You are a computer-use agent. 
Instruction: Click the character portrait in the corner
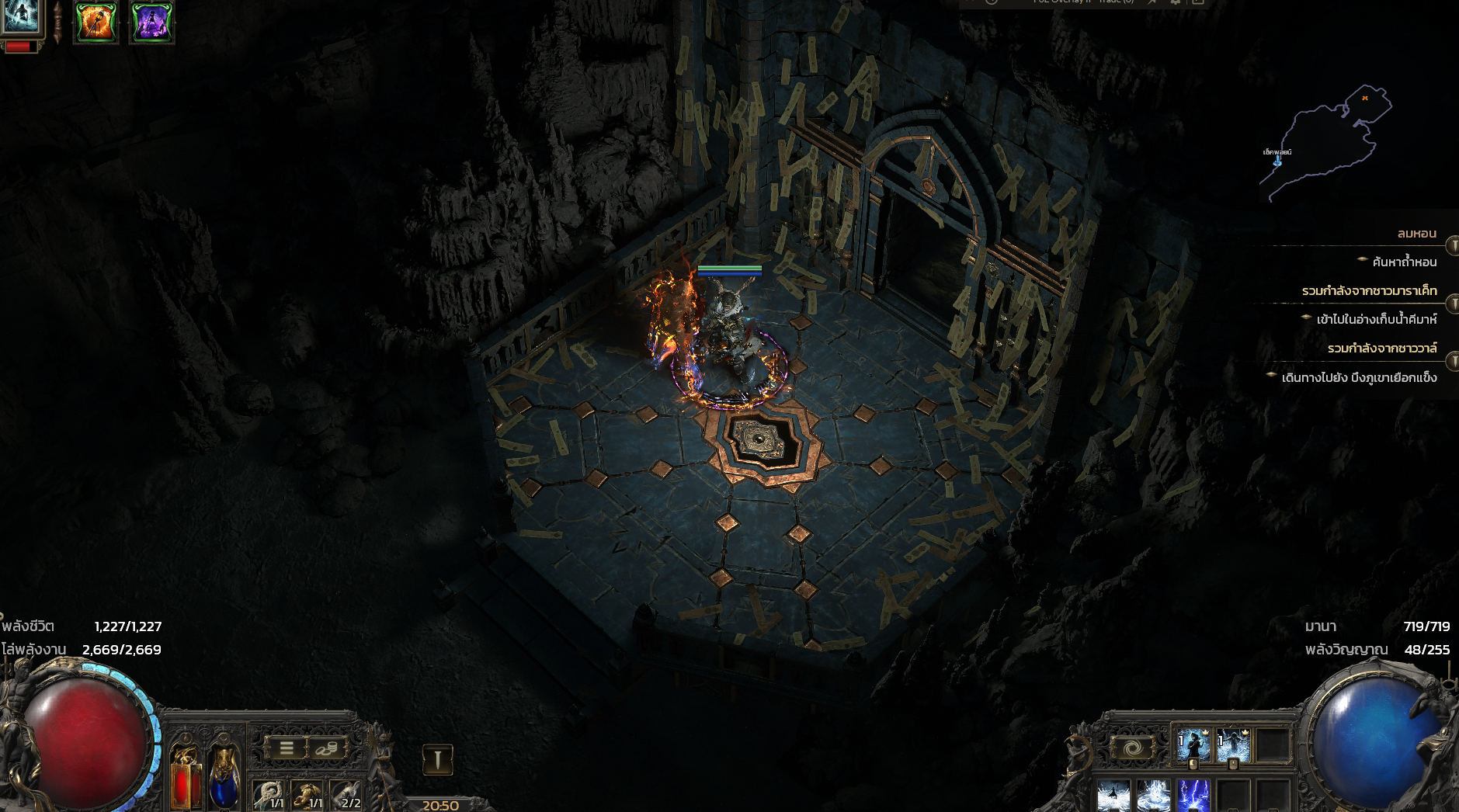(20, 17)
